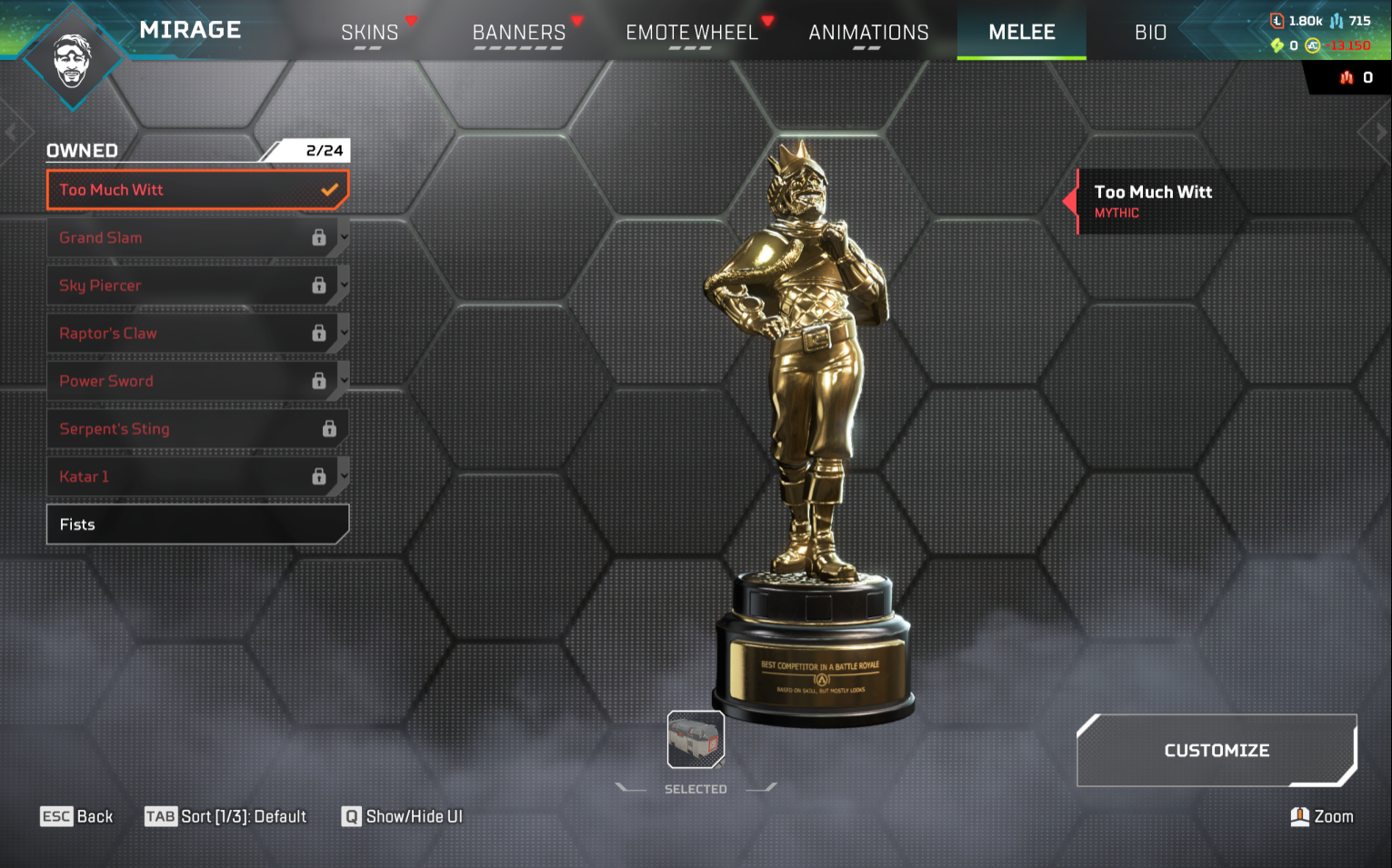The width and height of the screenshot is (1392, 868).
Task: Select the Zoom magnifier icon
Action: coord(1299,816)
